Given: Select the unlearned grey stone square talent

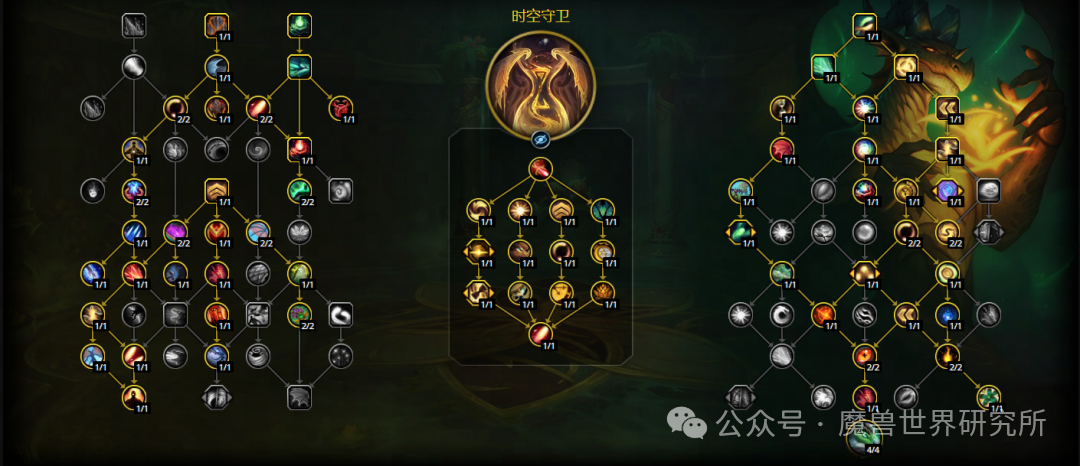Looking at the screenshot, I should (x=988, y=190).
